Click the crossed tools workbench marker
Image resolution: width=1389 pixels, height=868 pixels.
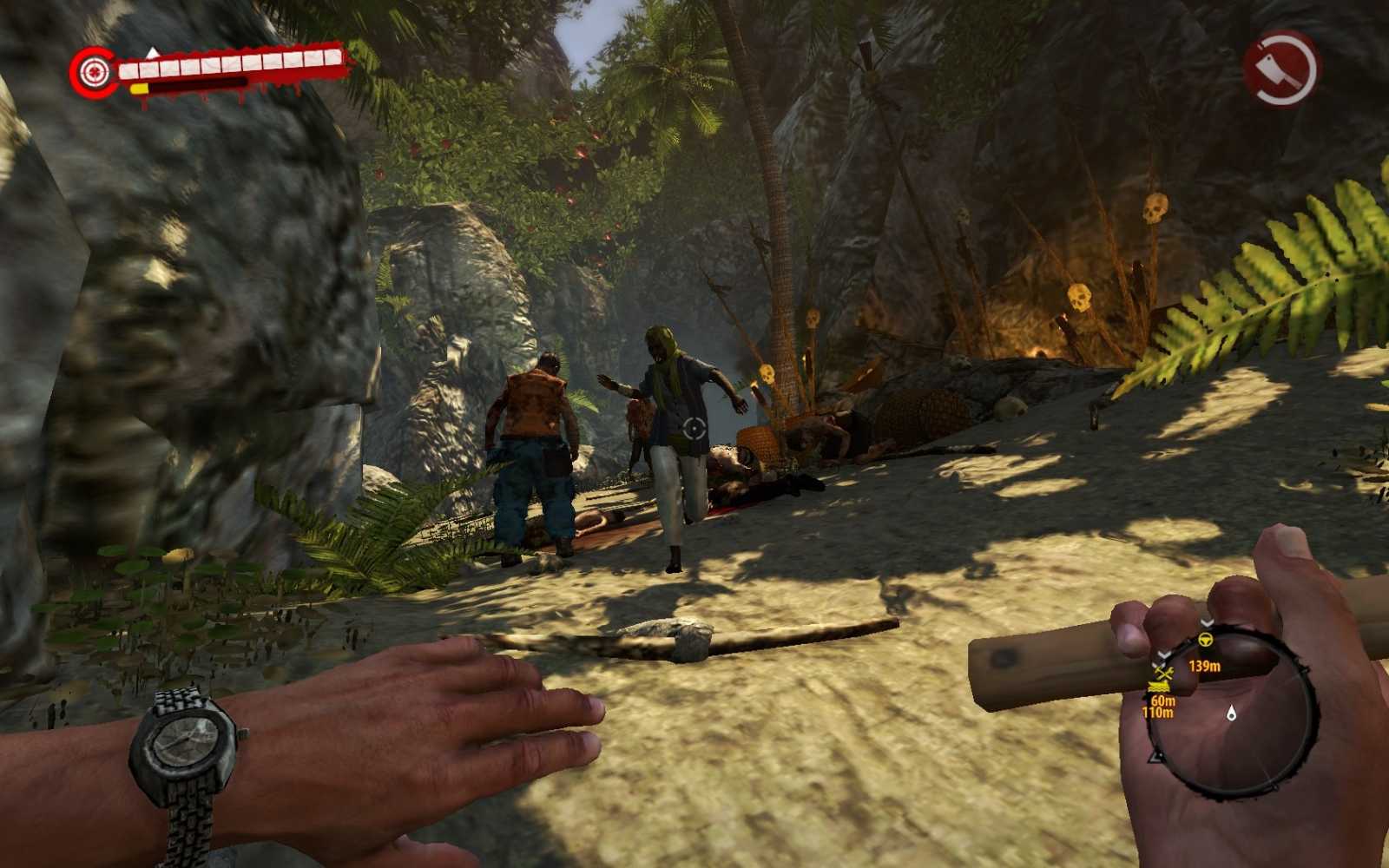(x=1162, y=674)
